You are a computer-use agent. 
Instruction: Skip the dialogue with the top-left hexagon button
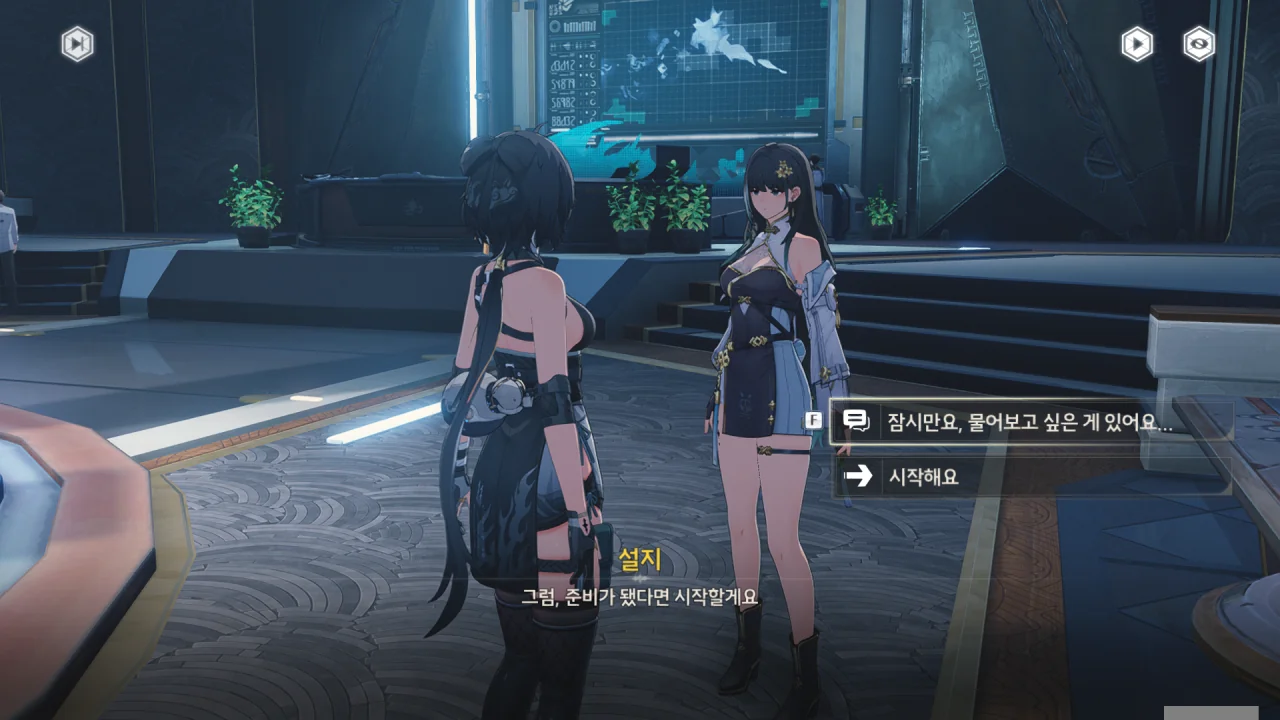(77, 44)
